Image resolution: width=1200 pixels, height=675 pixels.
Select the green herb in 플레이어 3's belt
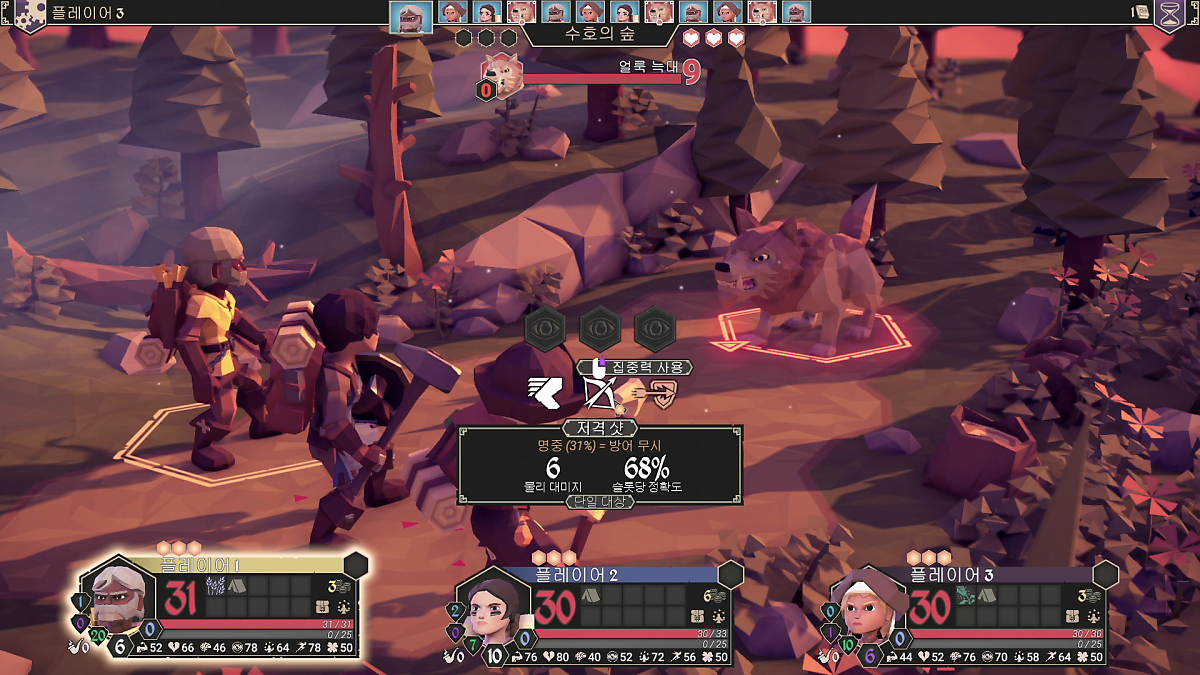[x=964, y=595]
